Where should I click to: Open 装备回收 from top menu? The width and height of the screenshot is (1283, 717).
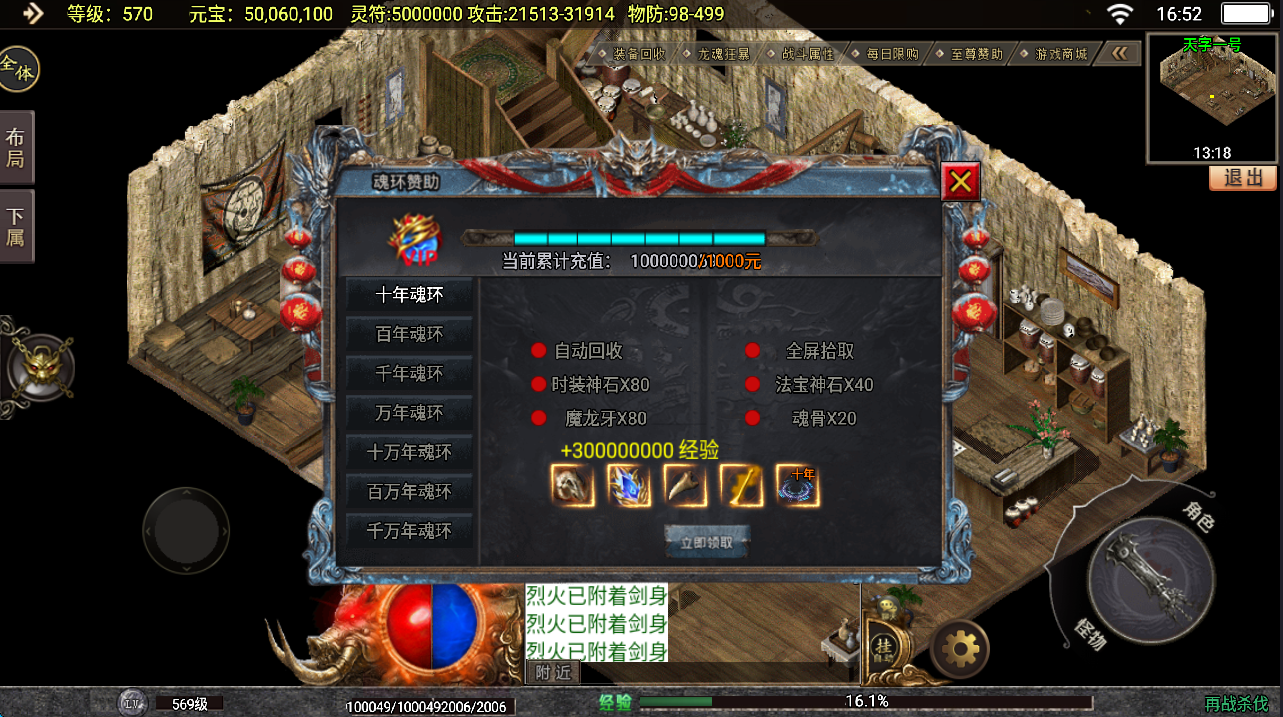638,54
